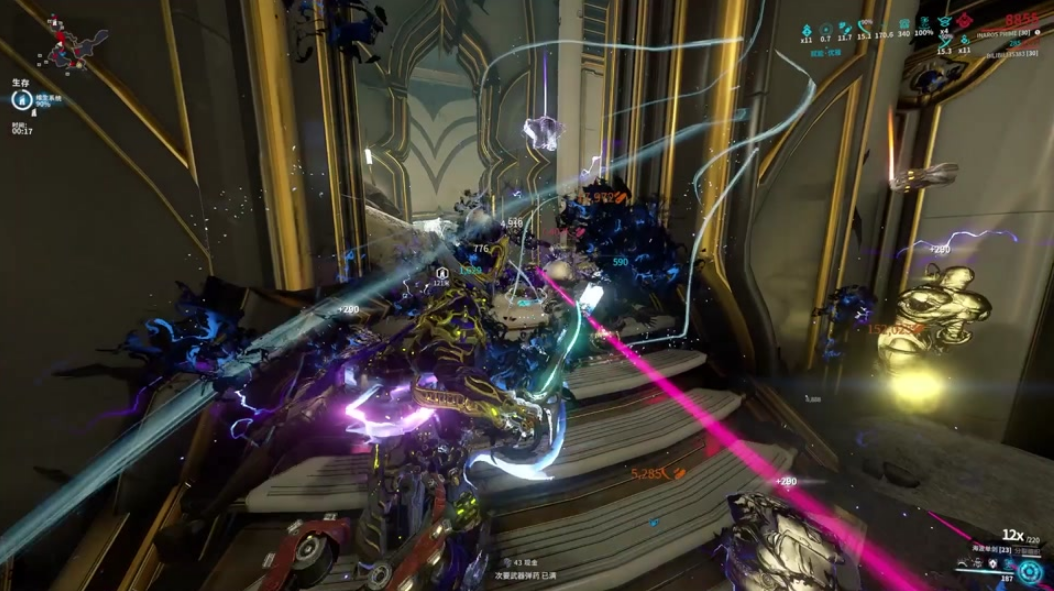
Task: Click the red faction emblem buff icon
Action: 966,21
